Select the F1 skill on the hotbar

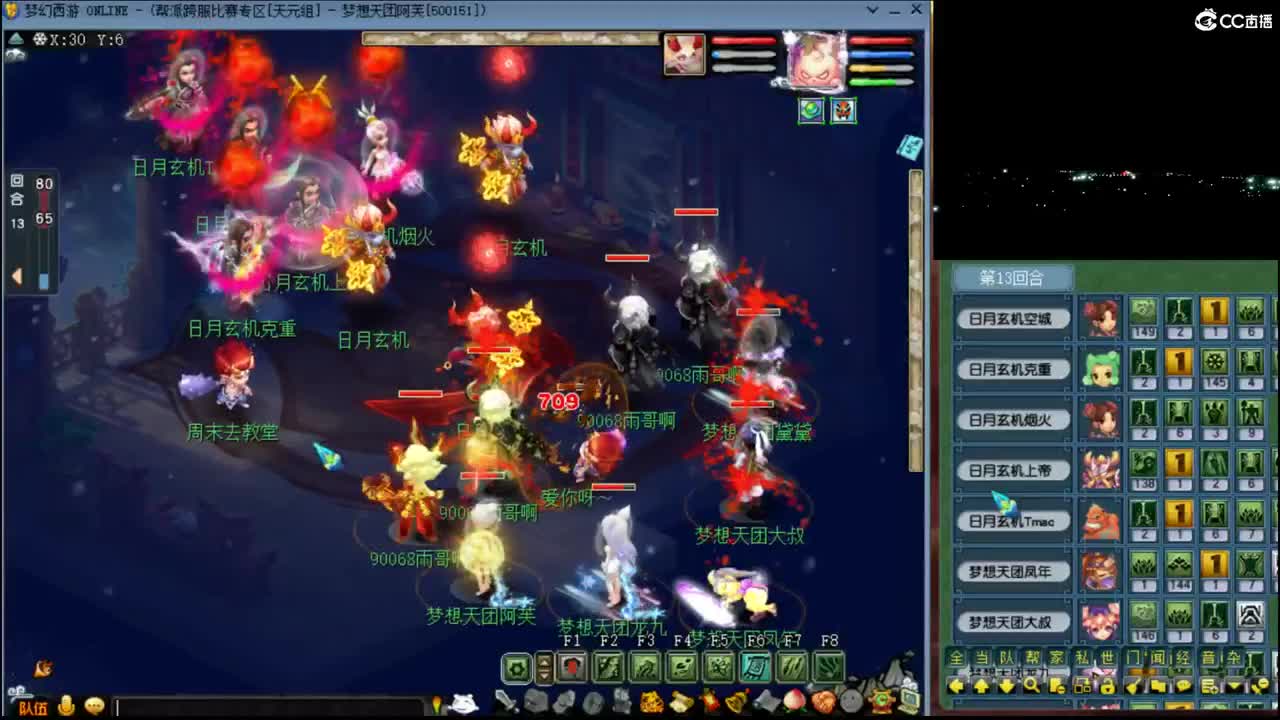(573, 666)
